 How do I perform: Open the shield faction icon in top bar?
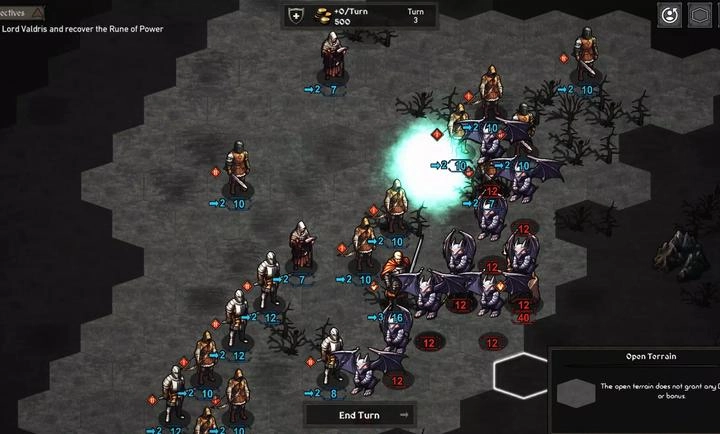pyautogui.click(x=296, y=15)
